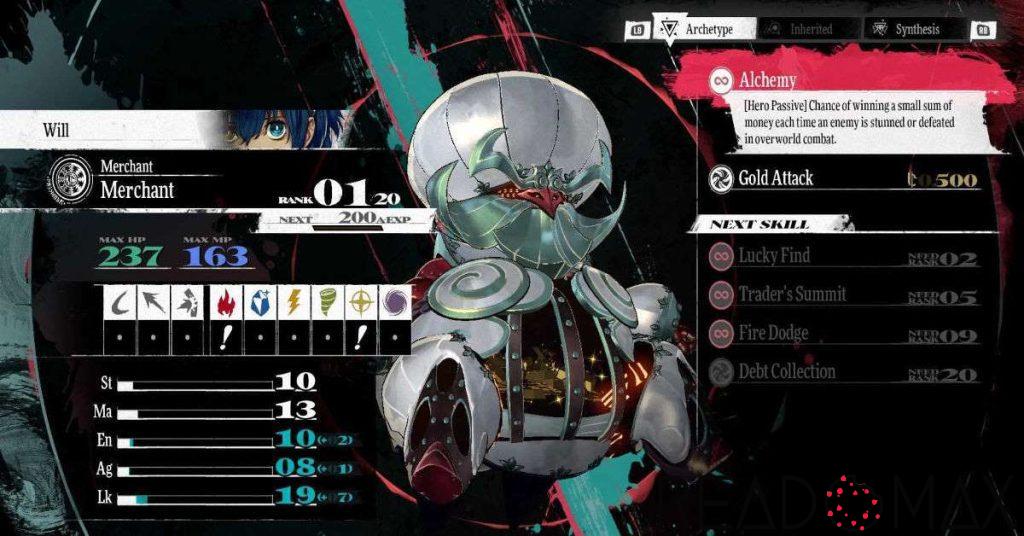Click the lightning bolt affinity icon

(x=294, y=301)
